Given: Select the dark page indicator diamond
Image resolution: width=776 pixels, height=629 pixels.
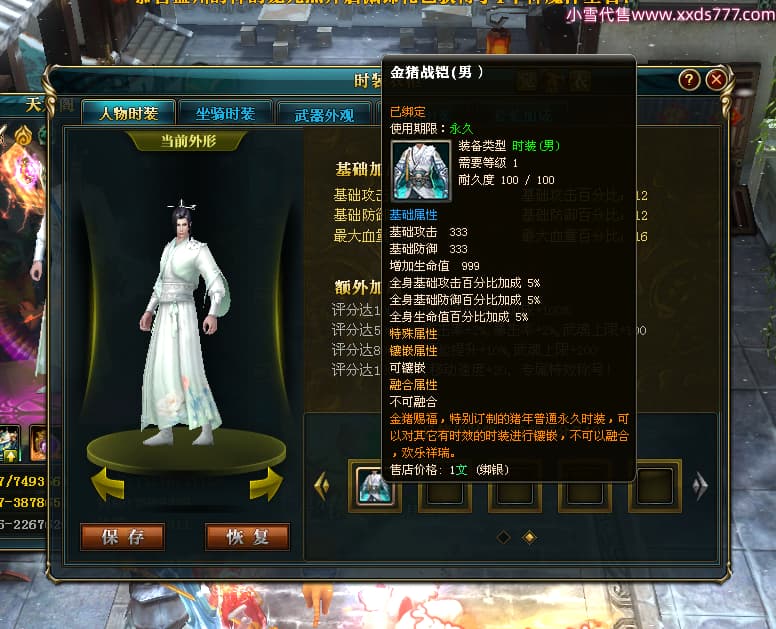Looking at the screenshot, I should tap(503, 537).
